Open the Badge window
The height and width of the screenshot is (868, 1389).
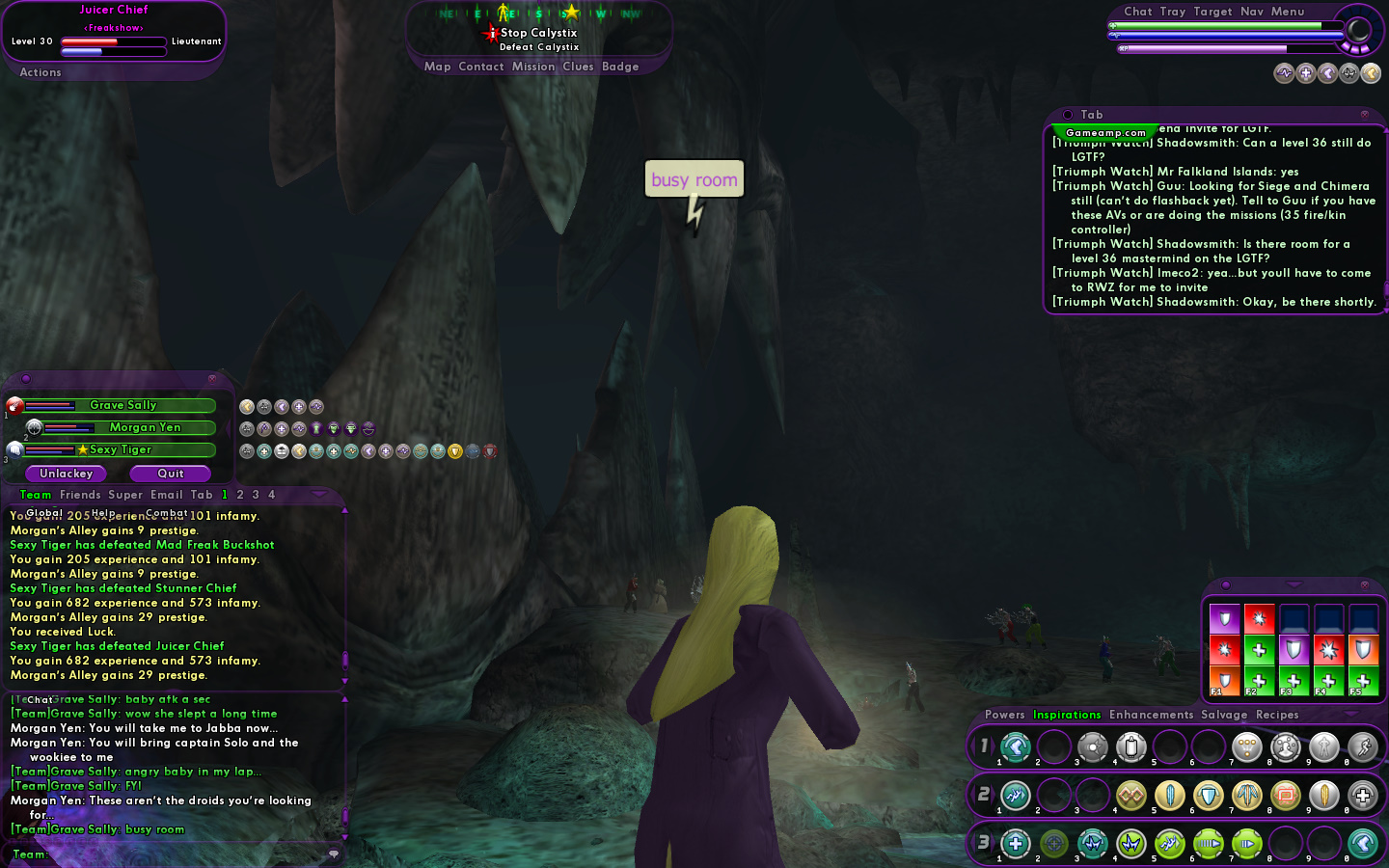click(x=620, y=67)
